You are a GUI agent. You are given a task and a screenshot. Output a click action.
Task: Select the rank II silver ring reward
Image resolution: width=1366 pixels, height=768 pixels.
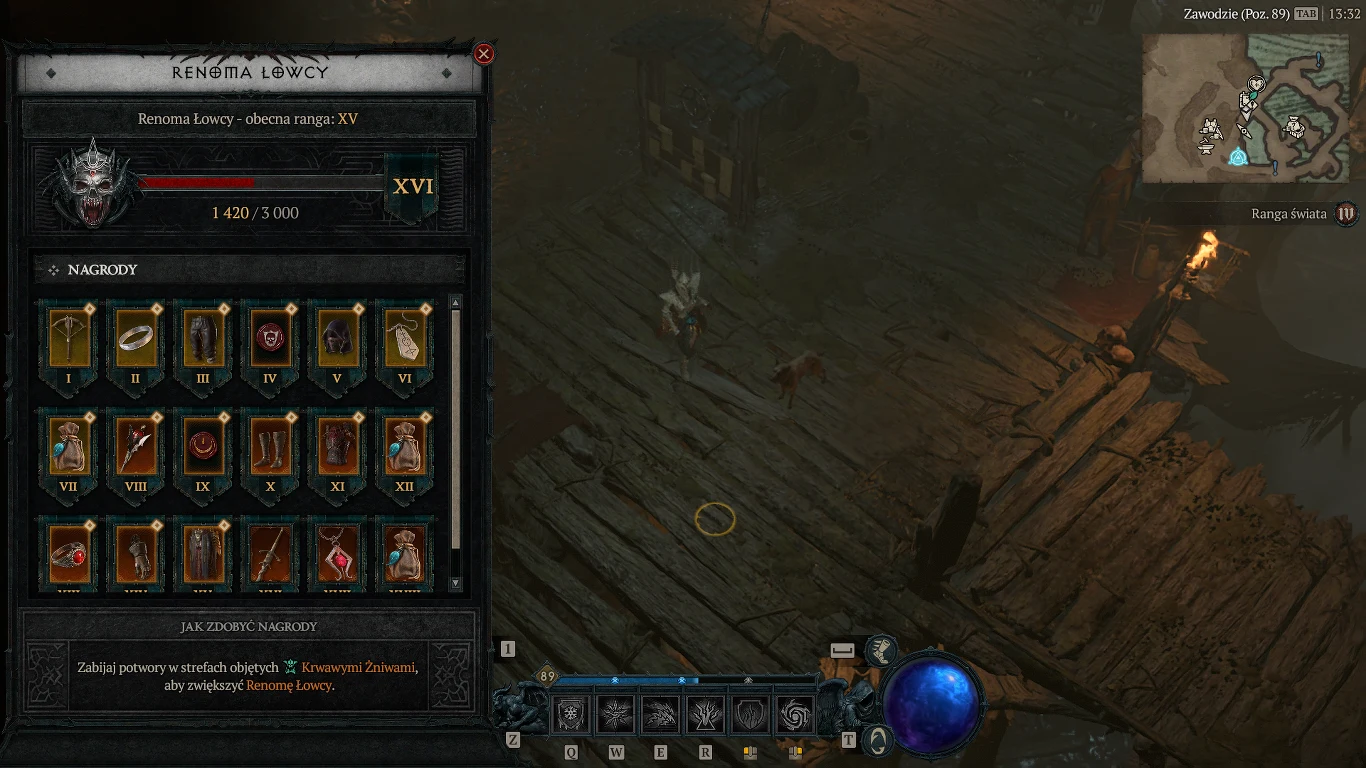tap(135, 338)
